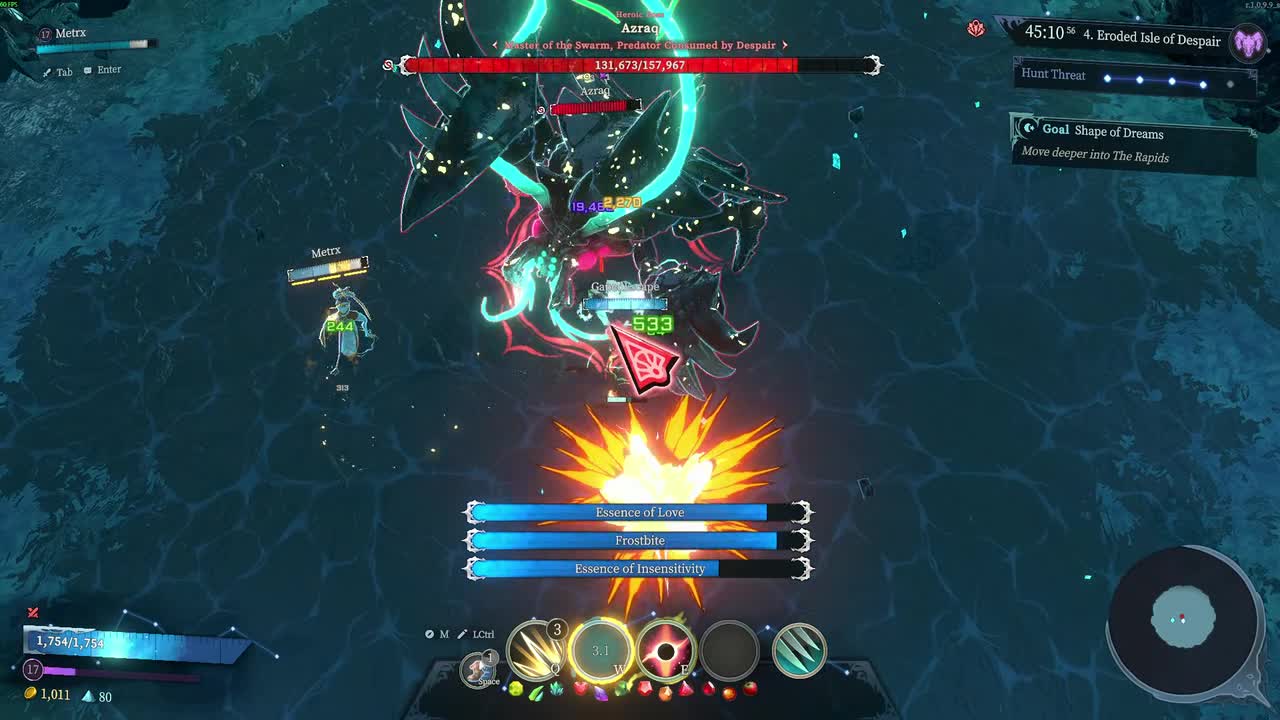Screen dimensions: 1280x720
Task: Activate the yellow slash burst ability
Action: (536, 651)
